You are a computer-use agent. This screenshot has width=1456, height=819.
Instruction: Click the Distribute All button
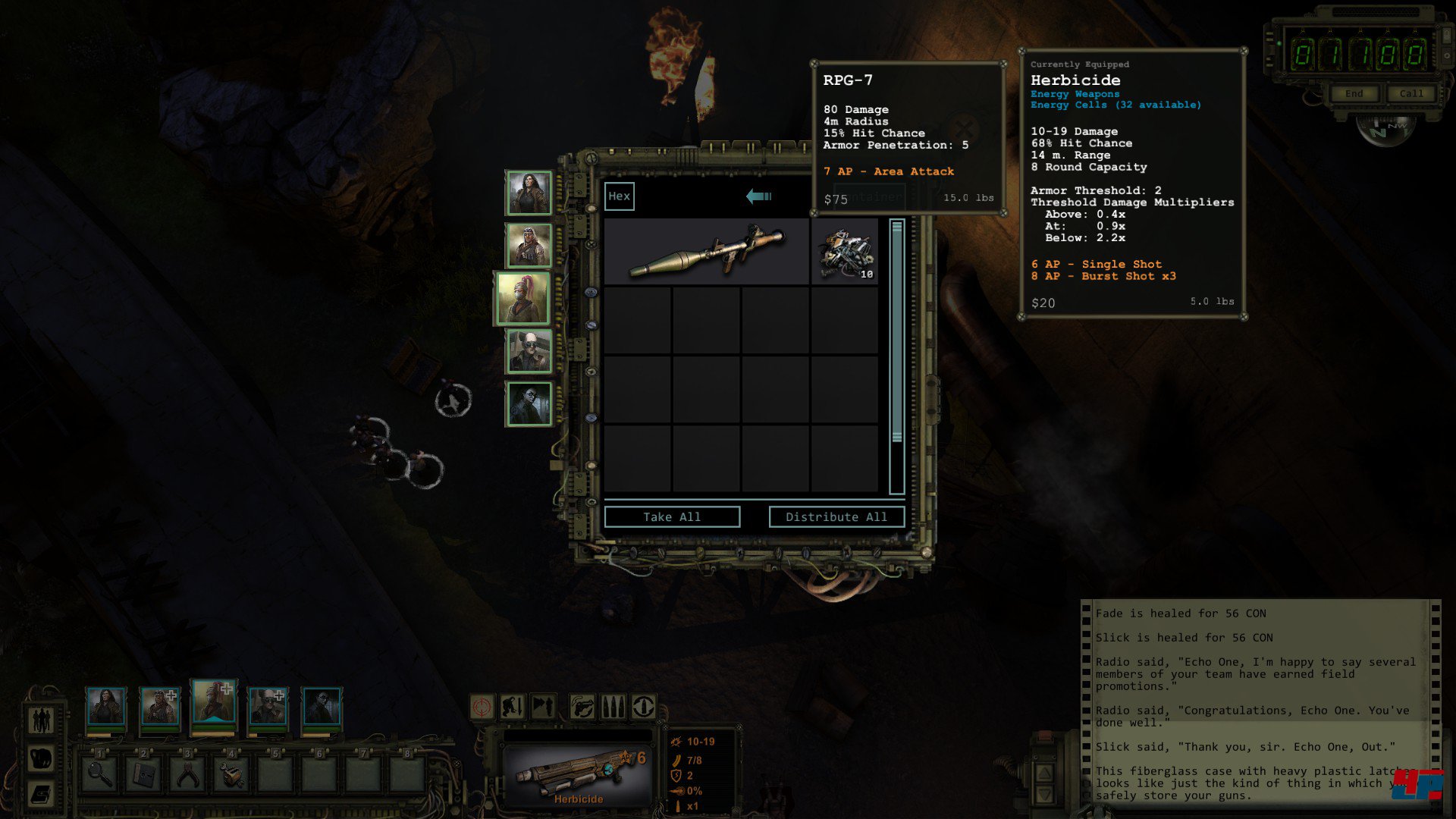click(x=836, y=517)
